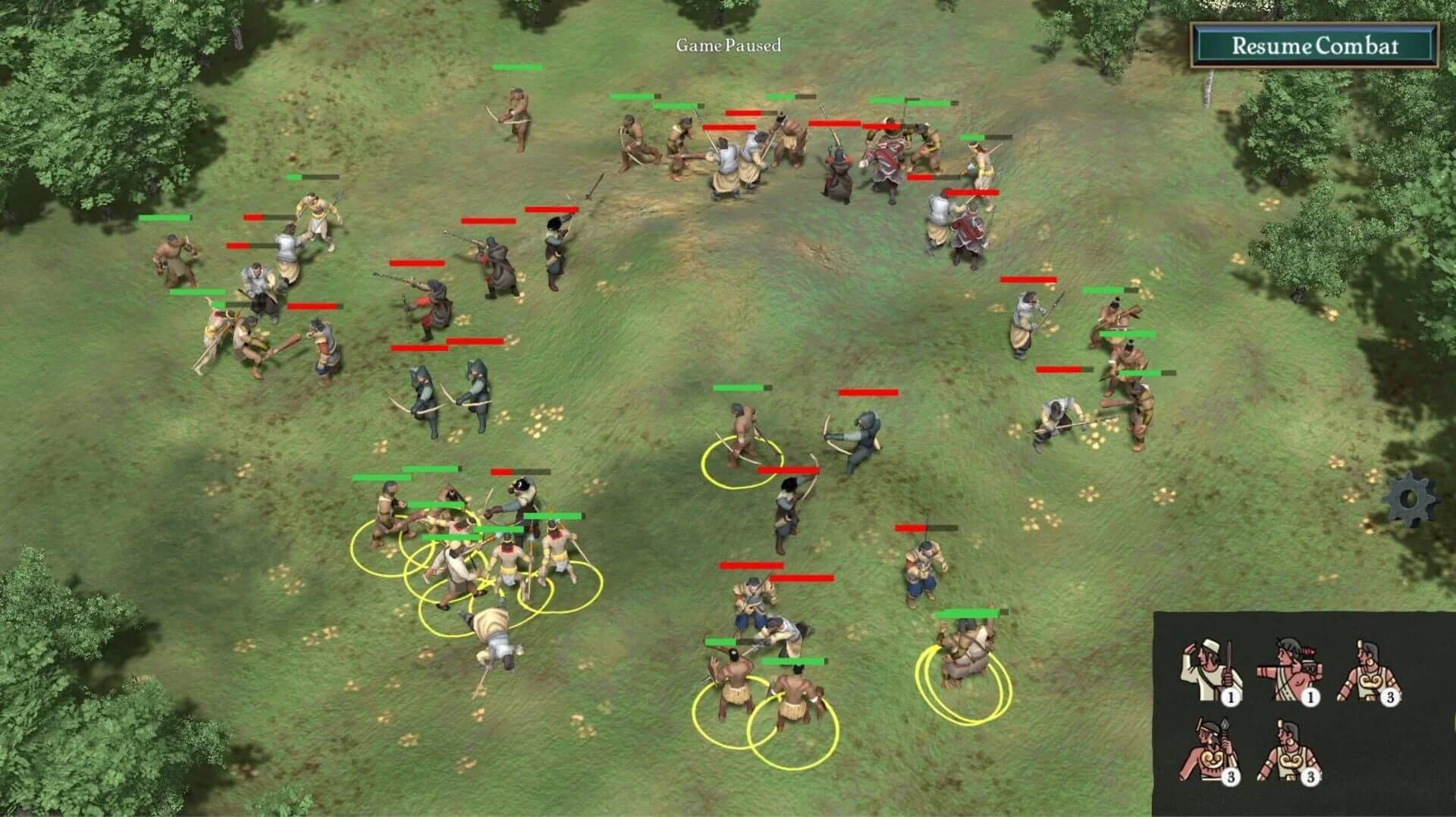The image size is (1456, 817).
Task: Click the count badge 1 on the archer portrait
Action: (x=1310, y=697)
